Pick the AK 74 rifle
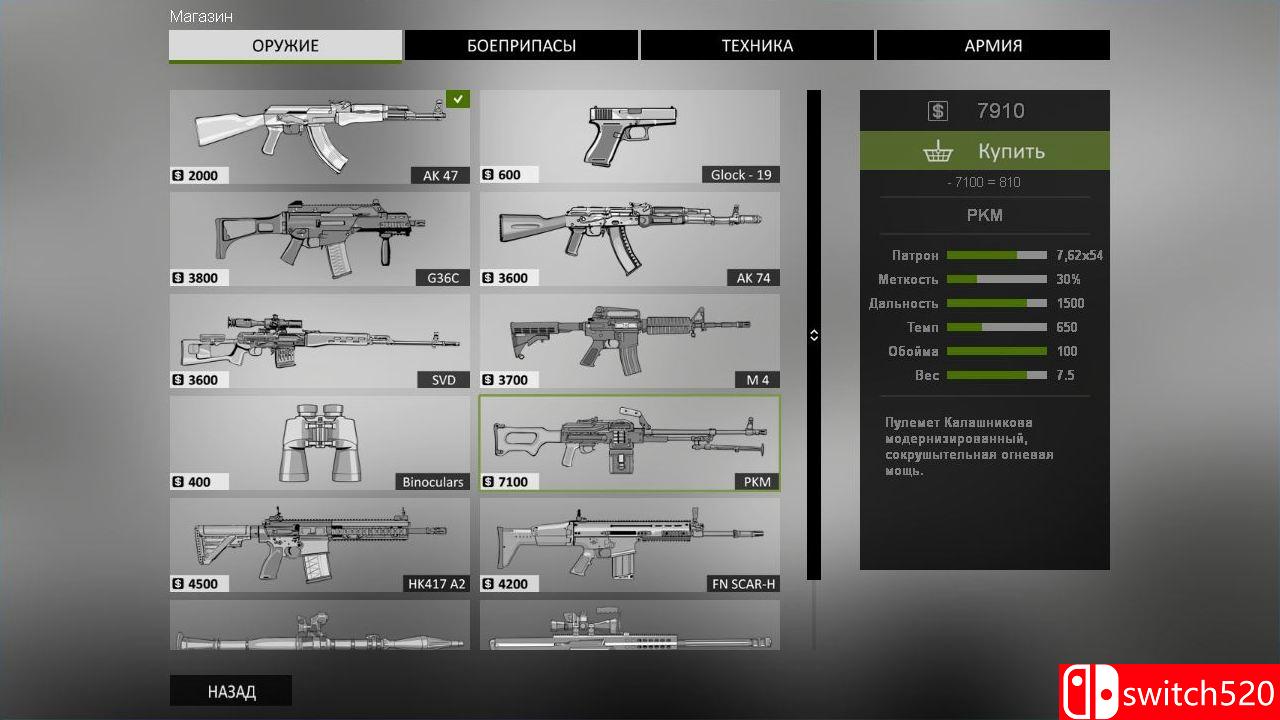1280x720 pixels. click(x=630, y=239)
